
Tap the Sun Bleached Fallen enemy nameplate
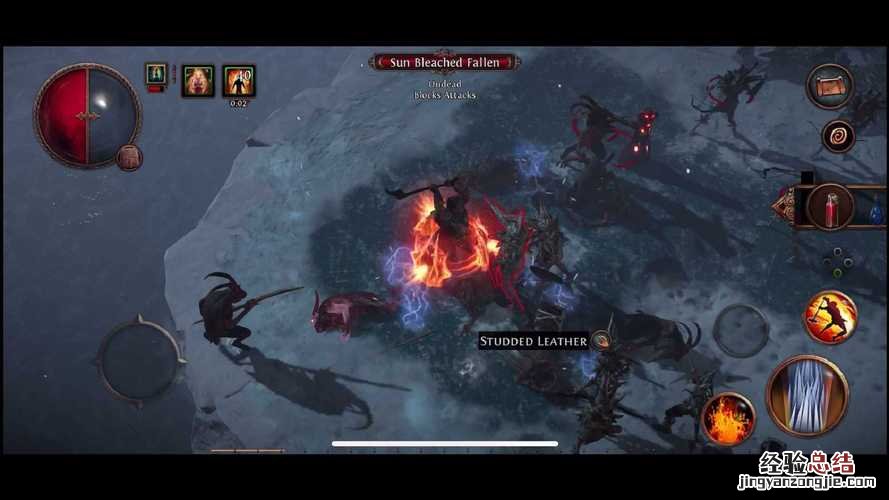tap(445, 63)
